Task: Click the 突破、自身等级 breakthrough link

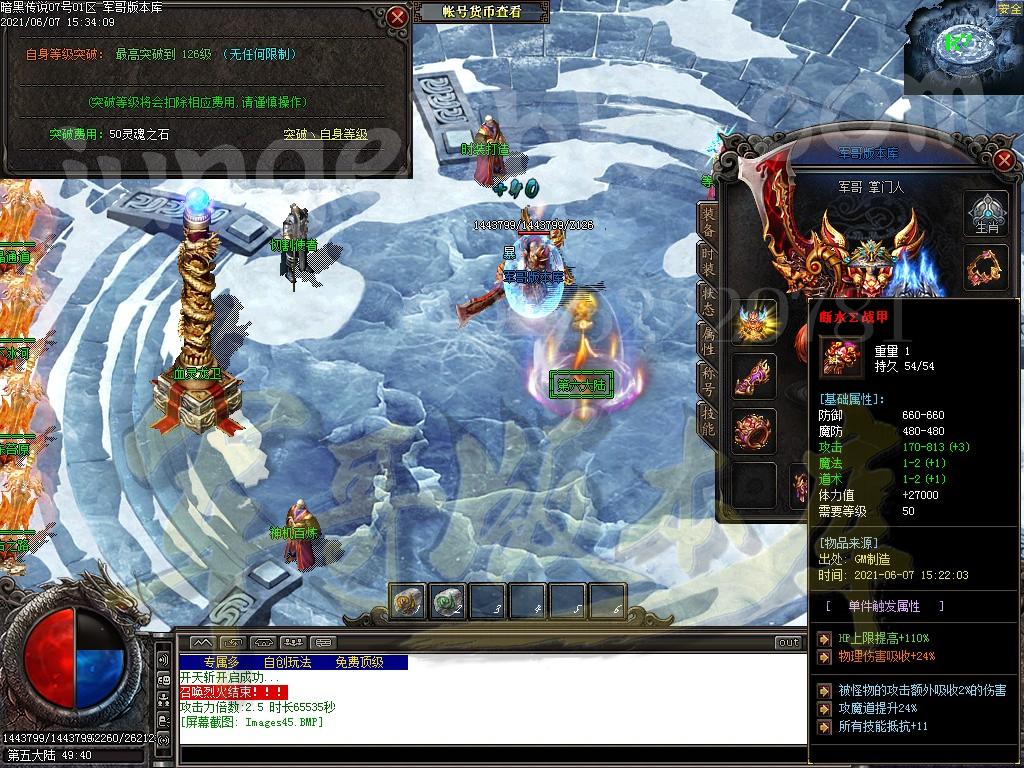Action: pos(325,134)
